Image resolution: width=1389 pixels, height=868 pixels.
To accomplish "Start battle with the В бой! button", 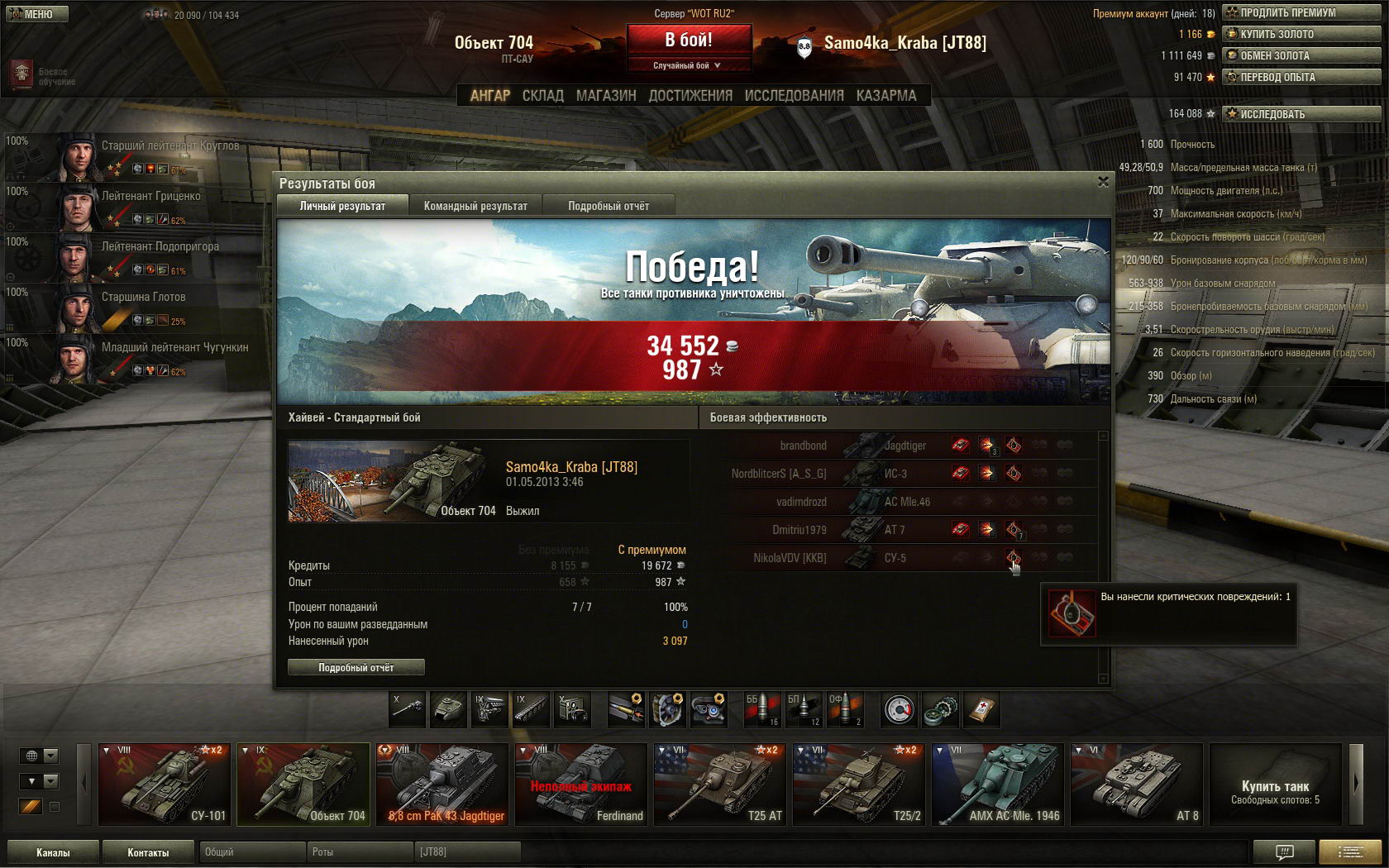I will 689,40.
